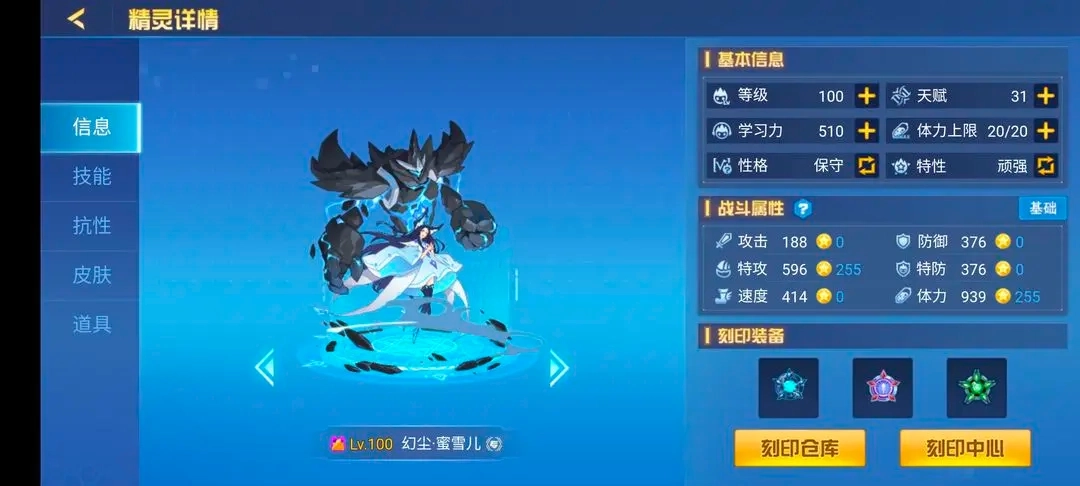The width and height of the screenshot is (1080, 486).
Task: Choose the purple-red star engraving slot
Action: coord(882,387)
